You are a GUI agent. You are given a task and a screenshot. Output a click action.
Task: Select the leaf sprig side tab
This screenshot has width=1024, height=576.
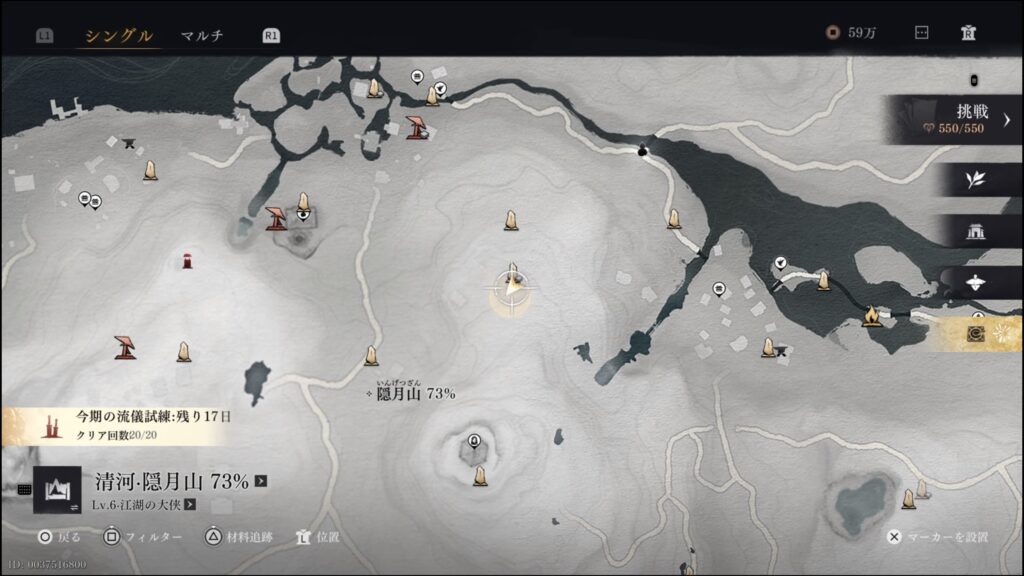(975, 180)
